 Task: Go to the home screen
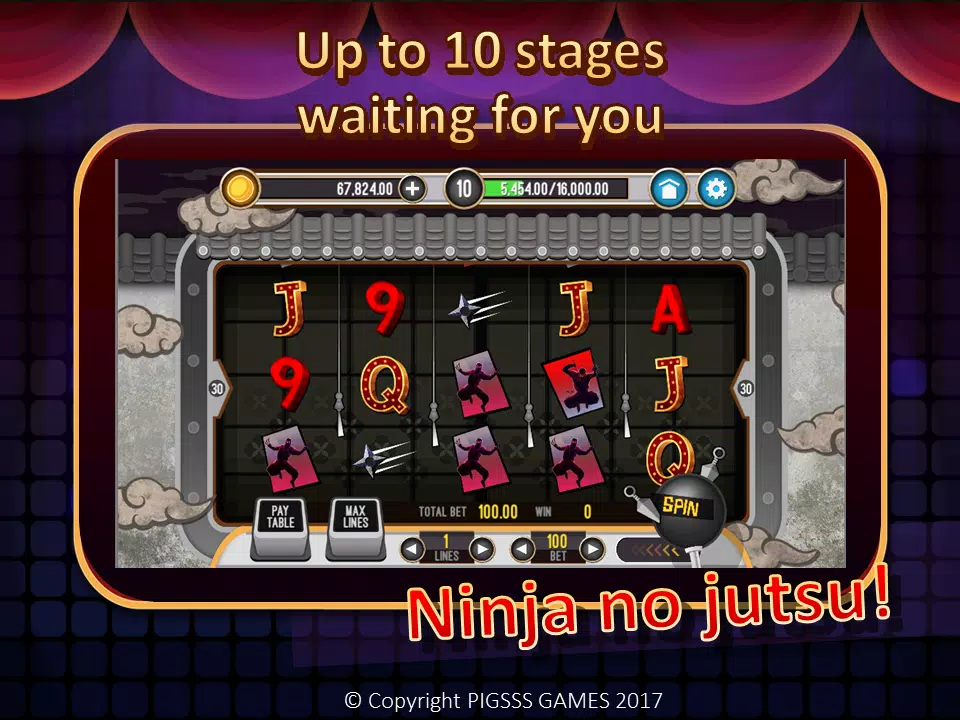669,188
